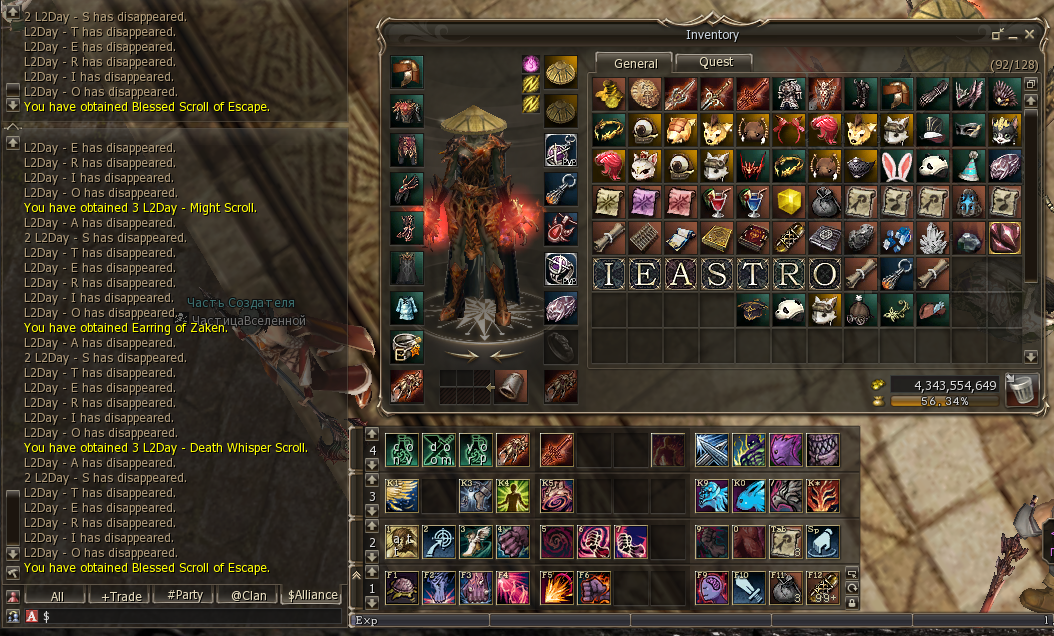
Task: Open the @Clan chat tab
Action: [x=249, y=595]
